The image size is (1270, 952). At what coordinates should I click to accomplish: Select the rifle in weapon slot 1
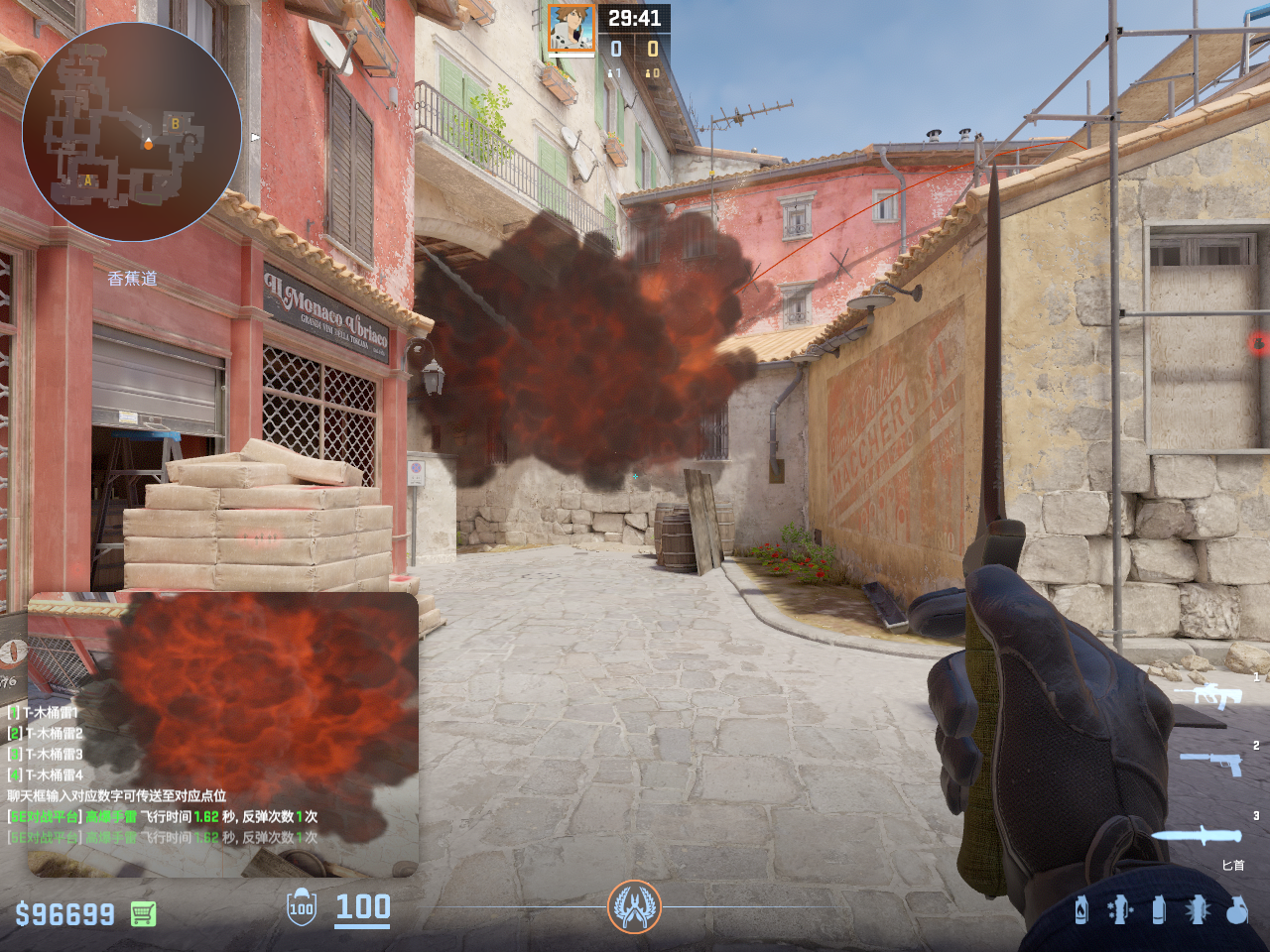click(1206, 695)
